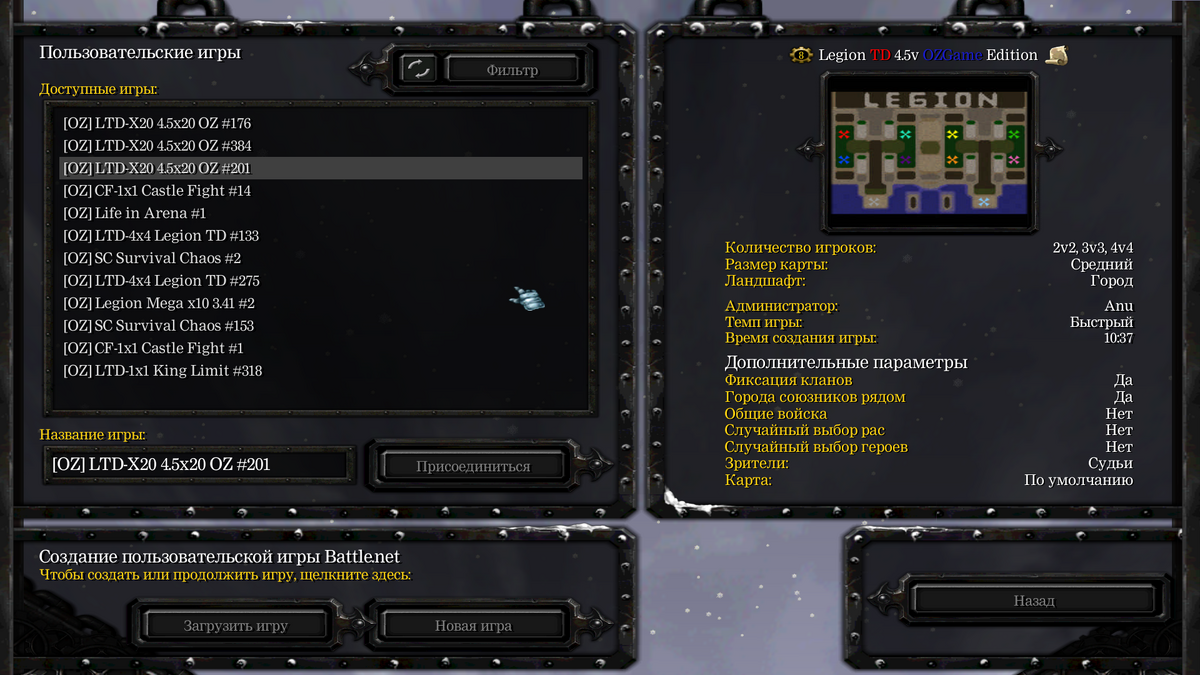This screenshot has width=1200, height=675.
Task: Choose SC Survival Chaos #153
Action: 158,326
